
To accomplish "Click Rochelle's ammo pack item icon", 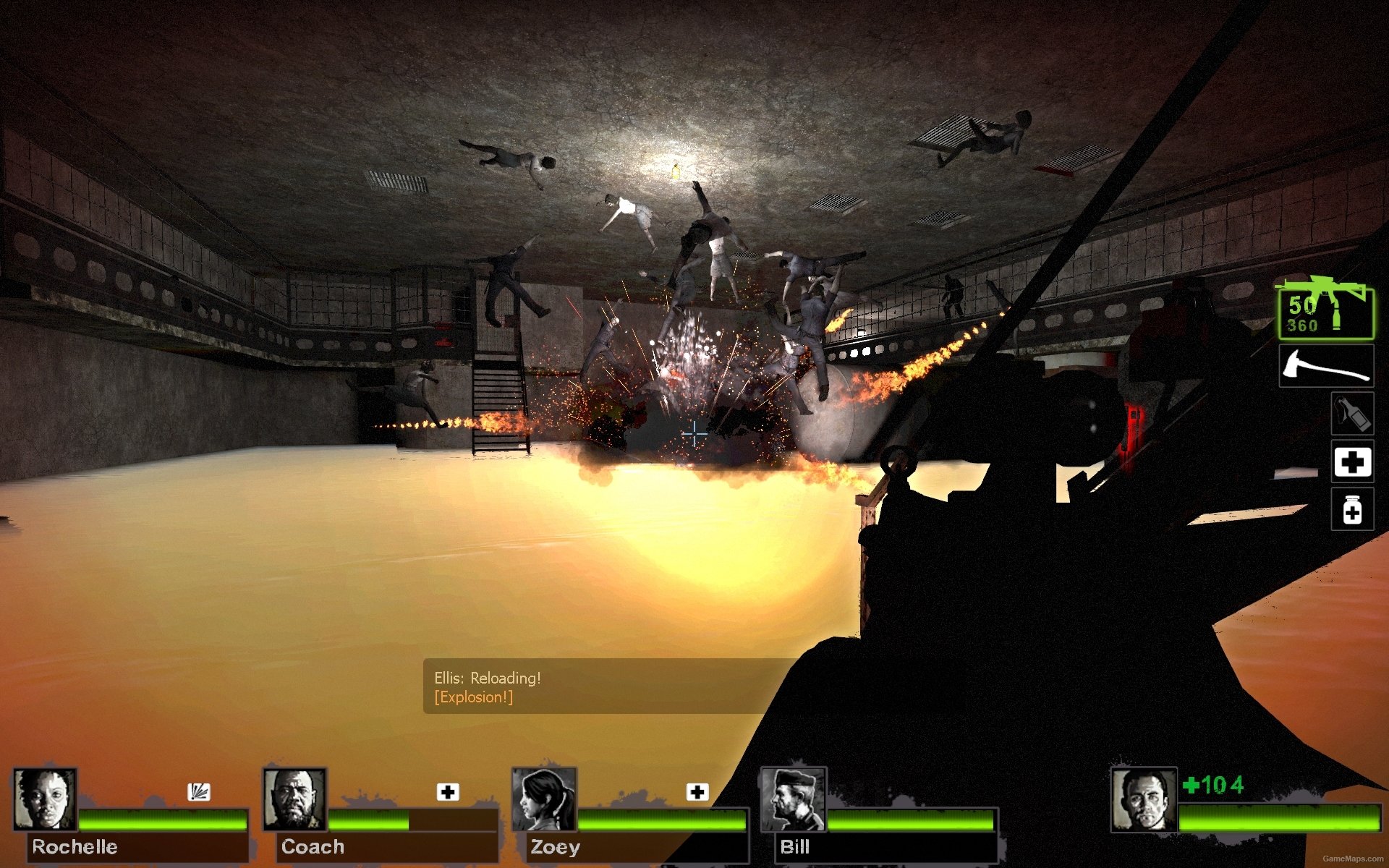I will coord(199,792).
